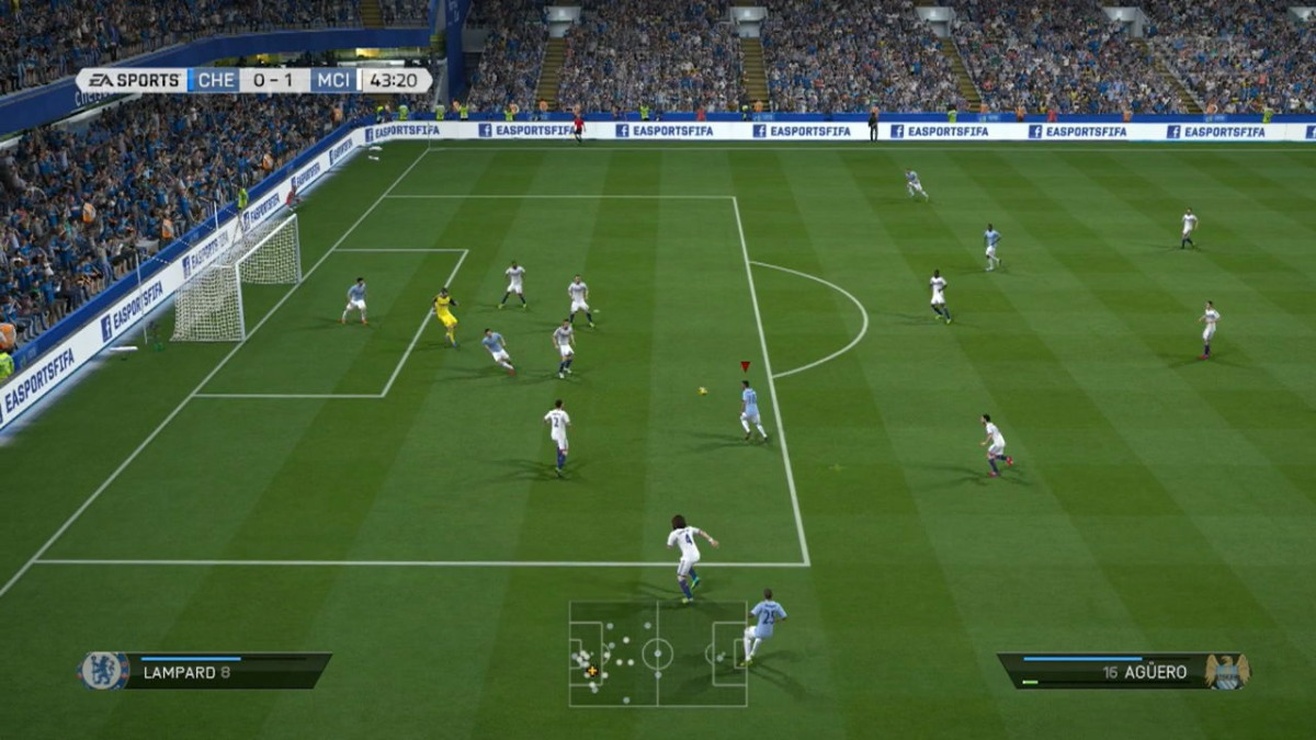Click the yellow ball marker on the radar
Screen dimensions: 1316x740
click(592, 669)
